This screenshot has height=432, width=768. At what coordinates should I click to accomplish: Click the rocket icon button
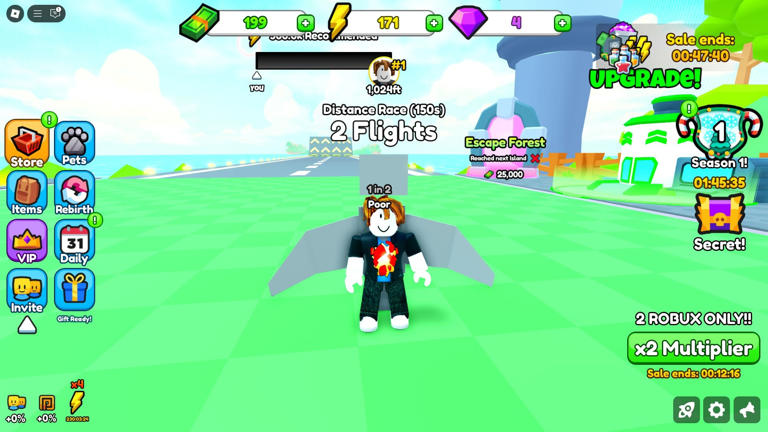click(x=686, y=410)
